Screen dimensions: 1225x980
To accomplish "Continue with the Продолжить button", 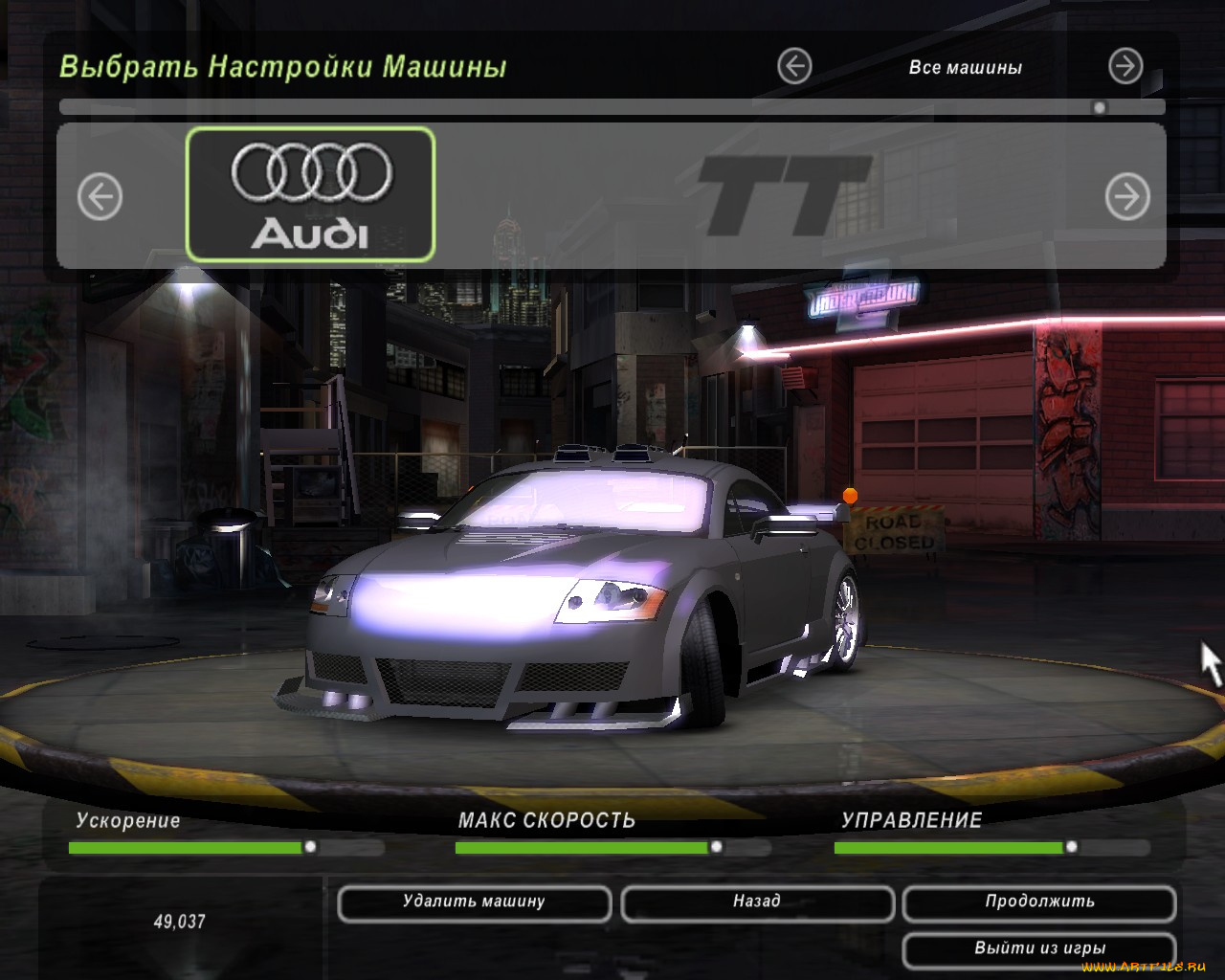I will coord(1039,902).
